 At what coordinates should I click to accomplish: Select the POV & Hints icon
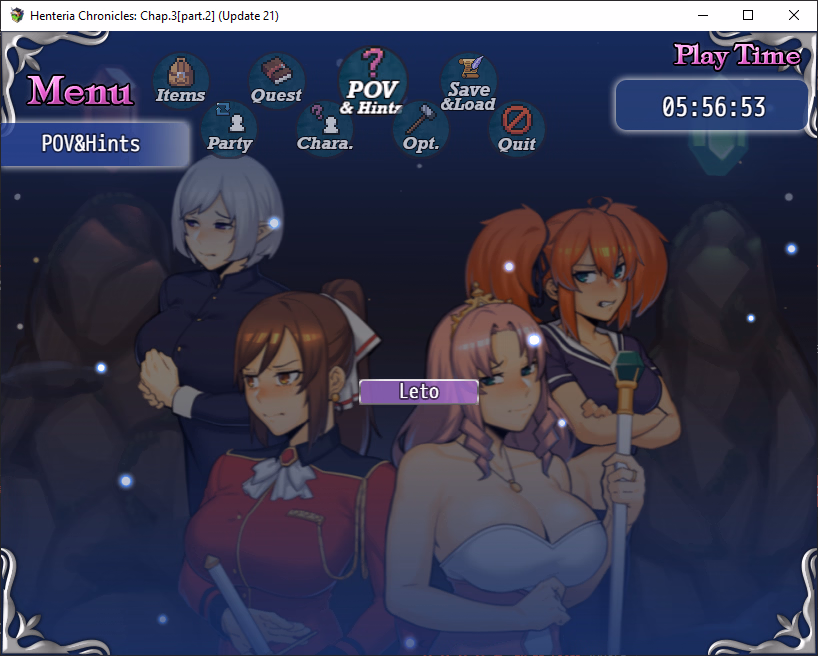(x=371, y=82)
